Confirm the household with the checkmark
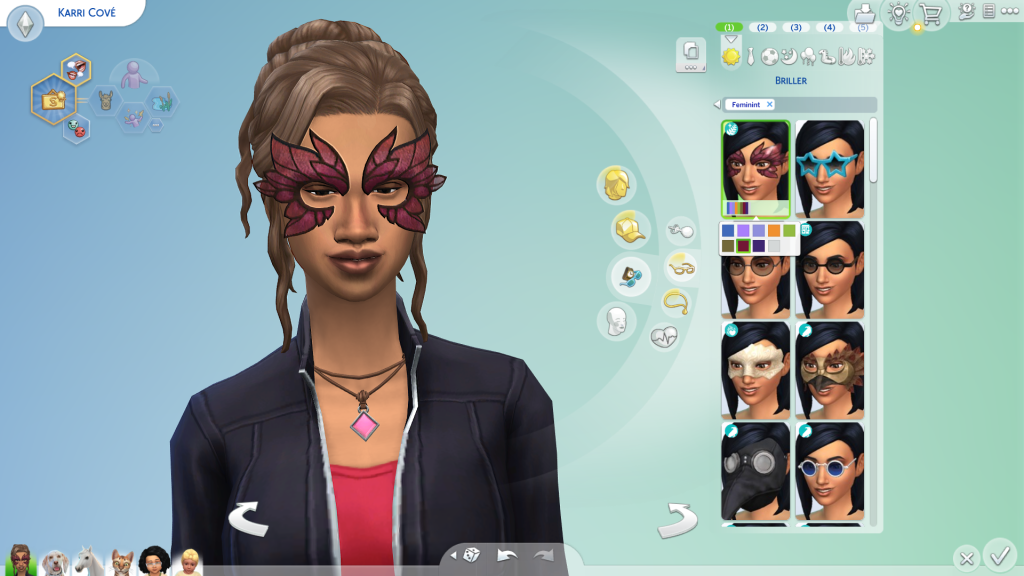This screenshot has height=576, width=1024. tap(998, 553)
